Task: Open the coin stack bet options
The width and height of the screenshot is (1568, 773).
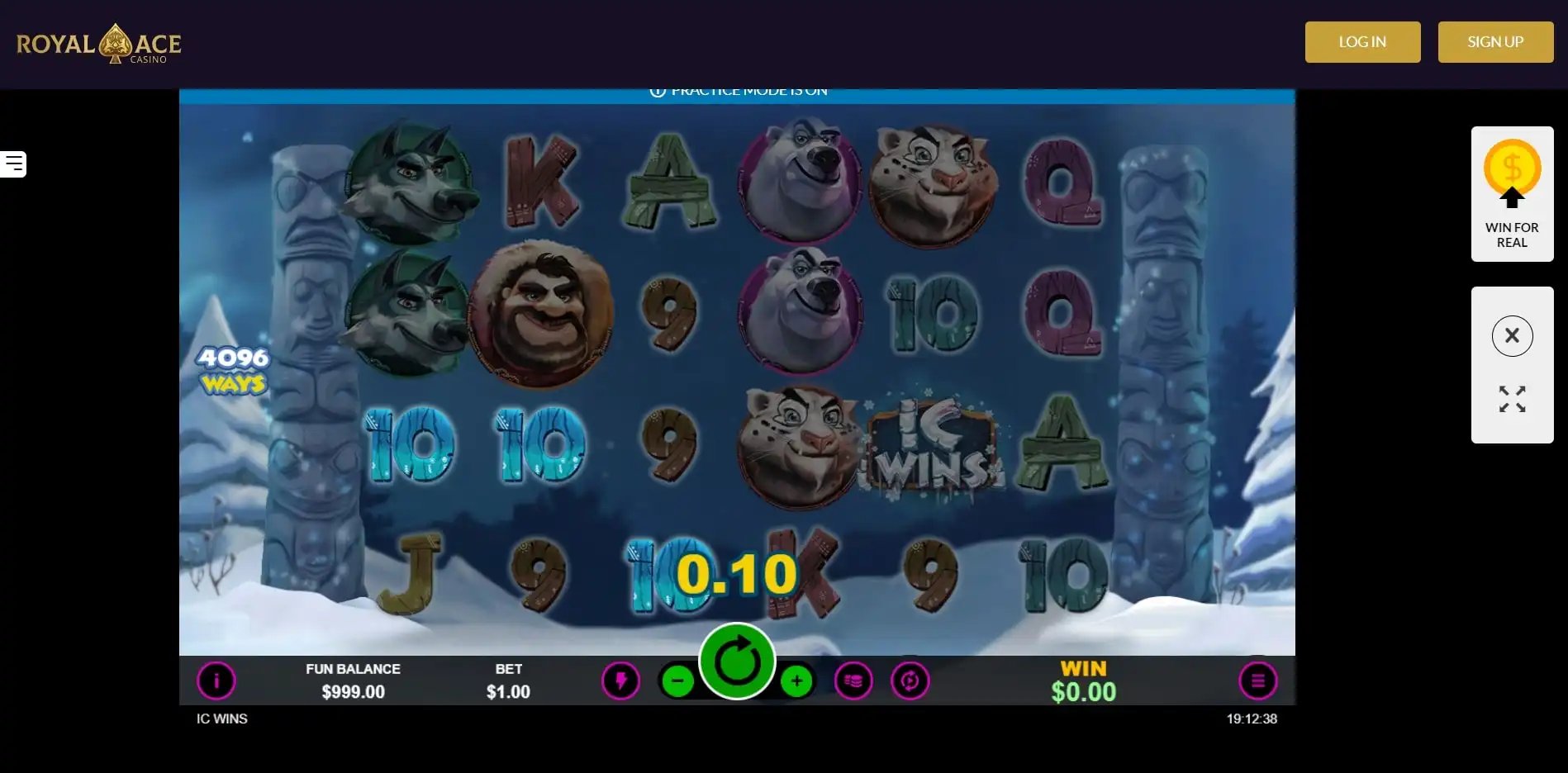Action: (x=853, y=681)
